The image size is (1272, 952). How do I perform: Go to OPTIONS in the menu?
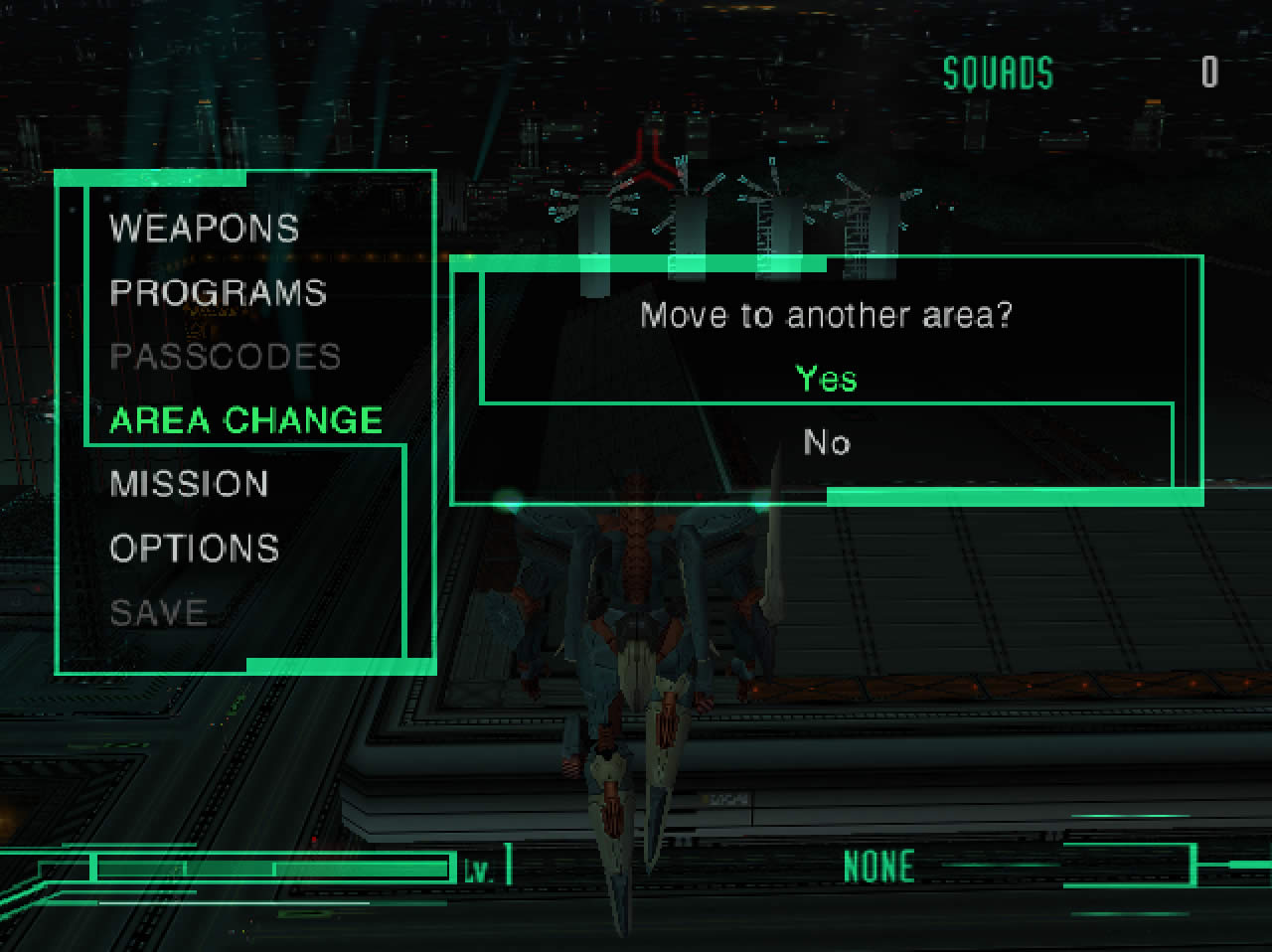[194, 548]
